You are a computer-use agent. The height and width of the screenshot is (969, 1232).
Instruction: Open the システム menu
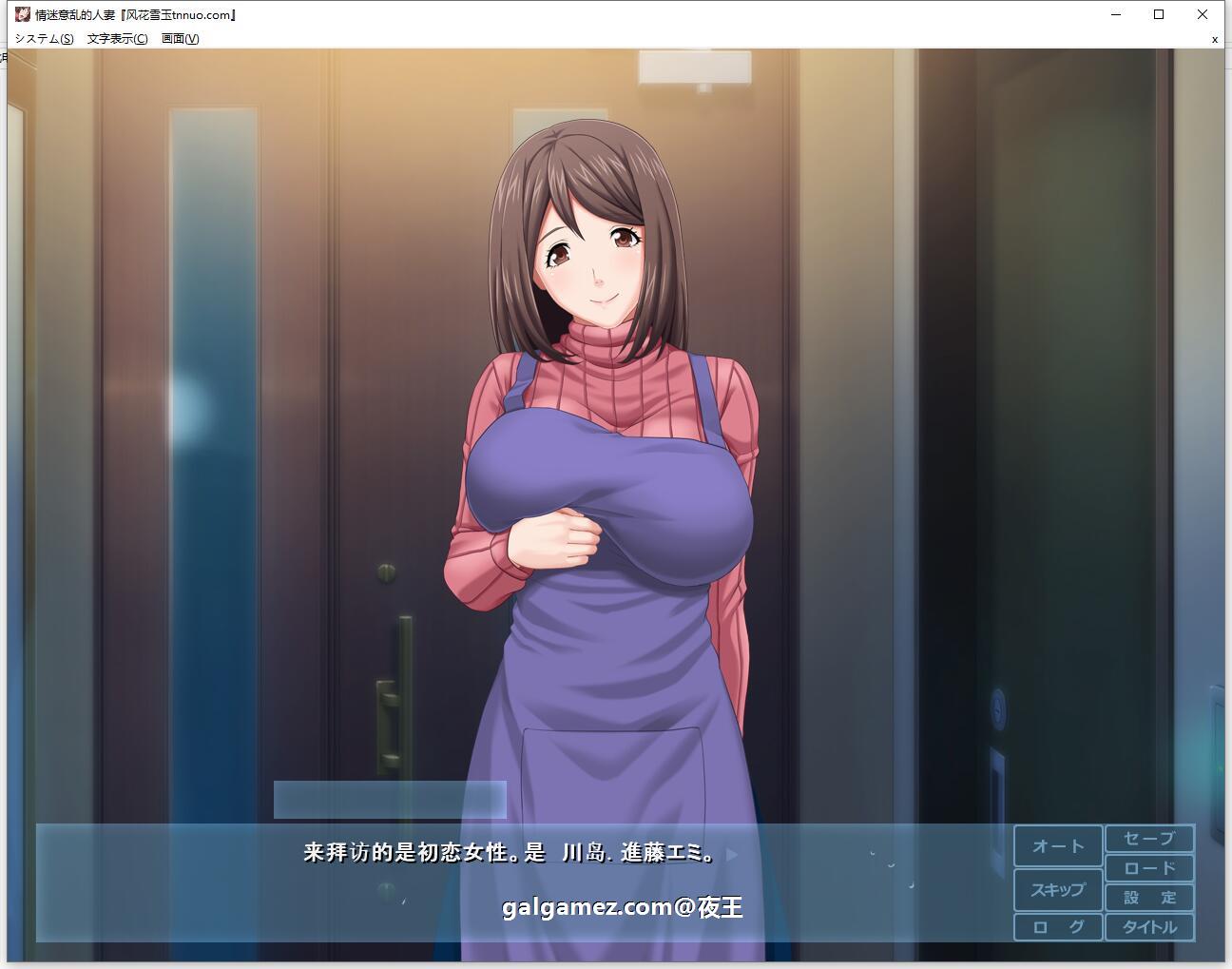click(x=44, y=39)
